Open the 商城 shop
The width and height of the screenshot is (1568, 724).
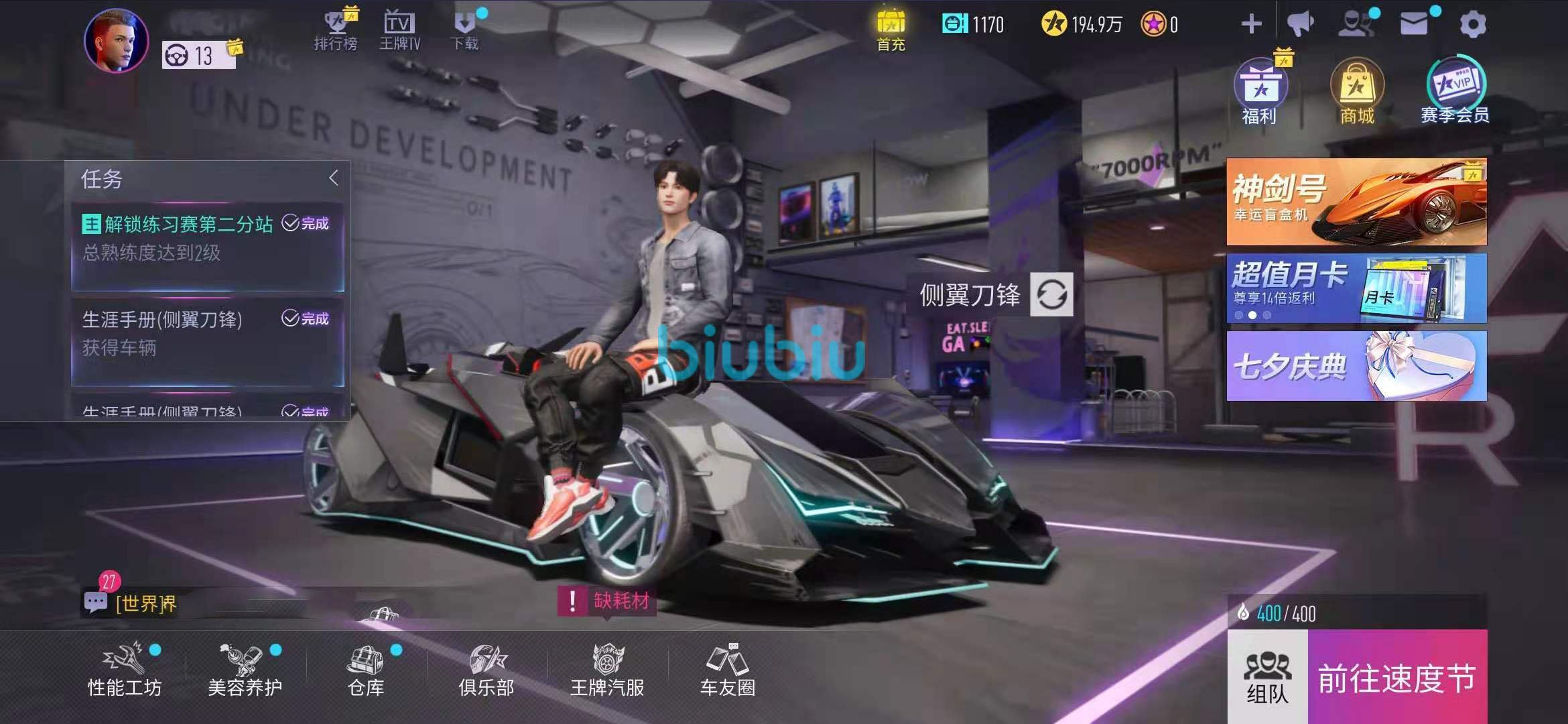point(1357,92)
